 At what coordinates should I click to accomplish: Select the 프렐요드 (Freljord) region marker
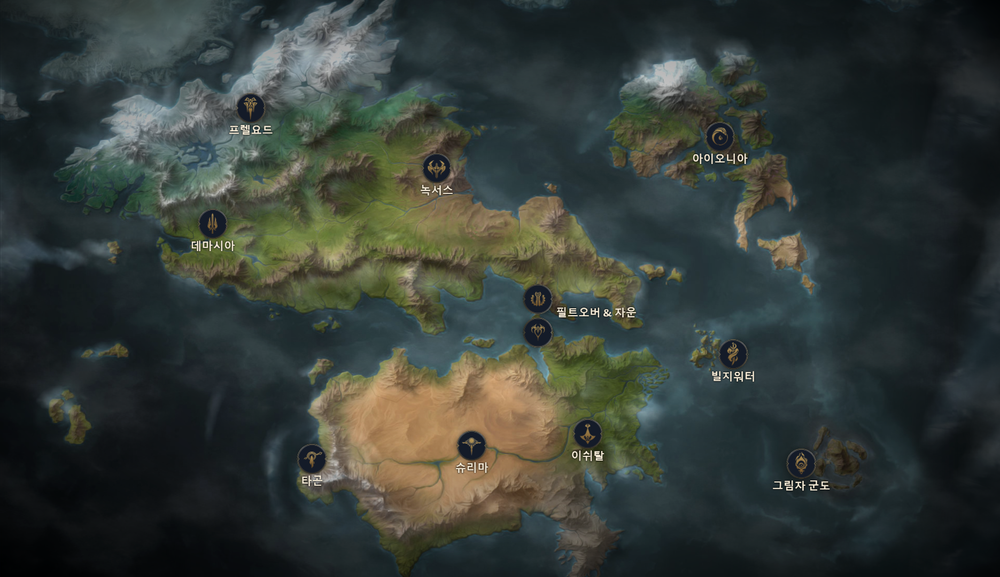click(250, 107)
